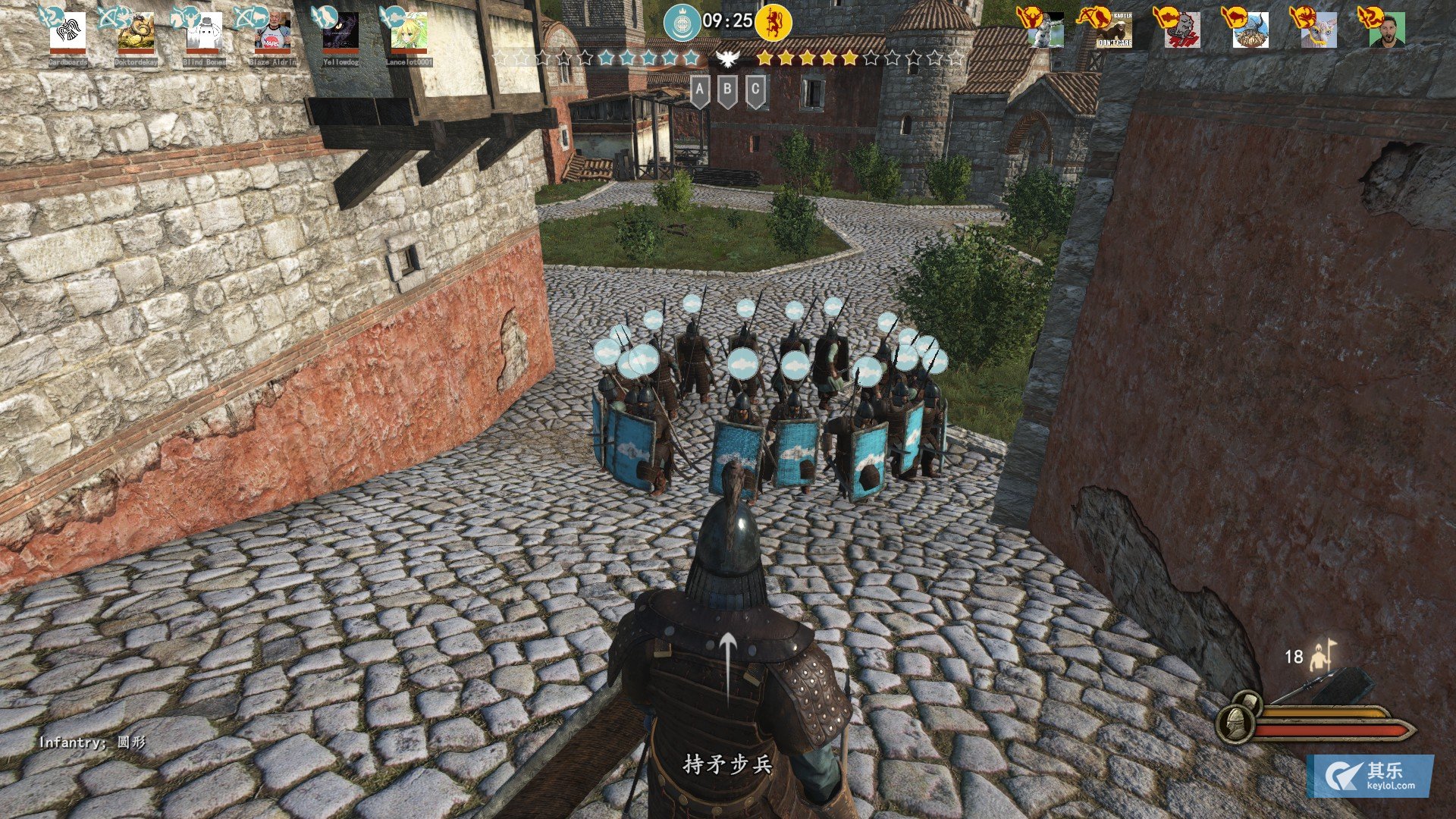Click the white eagle morale emblem
The image size is (1456, 819).
[x=727, y=58]
